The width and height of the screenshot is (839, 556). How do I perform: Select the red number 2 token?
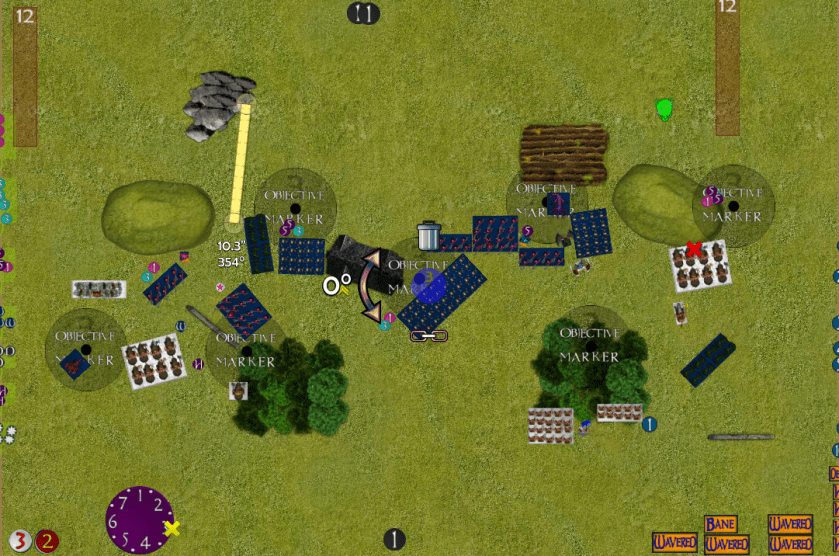click(47, 541)
